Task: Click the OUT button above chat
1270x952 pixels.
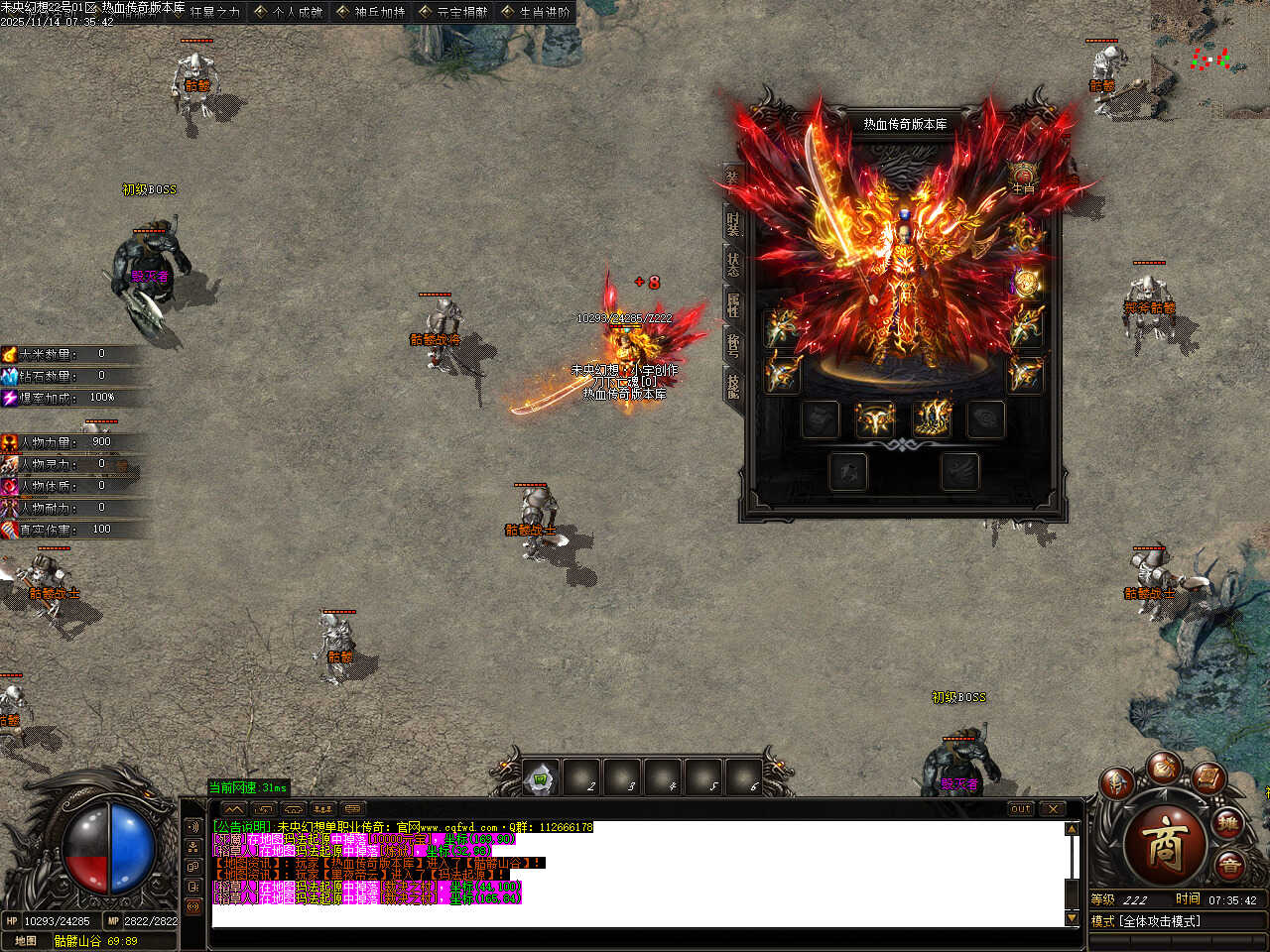Action: point(1021,809)
